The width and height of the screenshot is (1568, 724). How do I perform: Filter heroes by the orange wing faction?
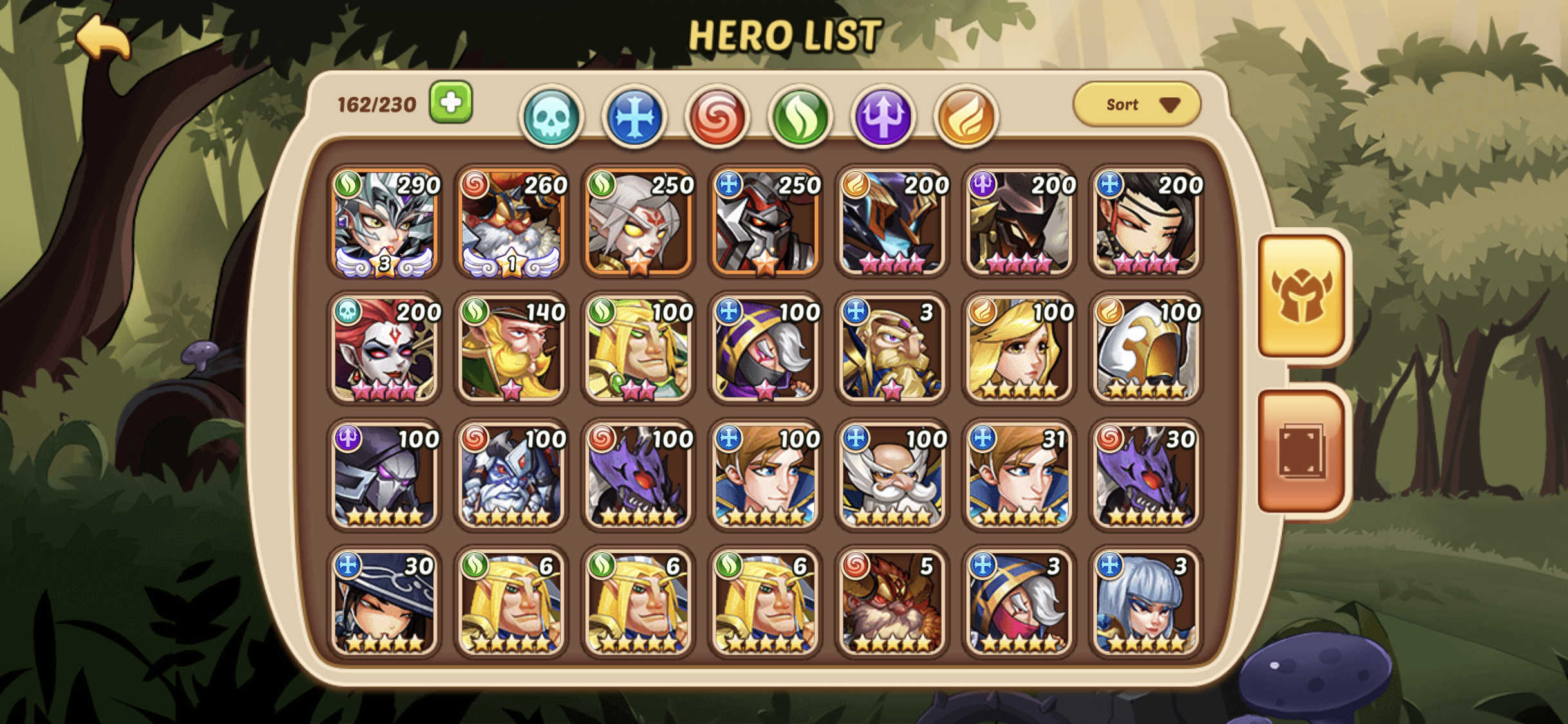point(966,117)
